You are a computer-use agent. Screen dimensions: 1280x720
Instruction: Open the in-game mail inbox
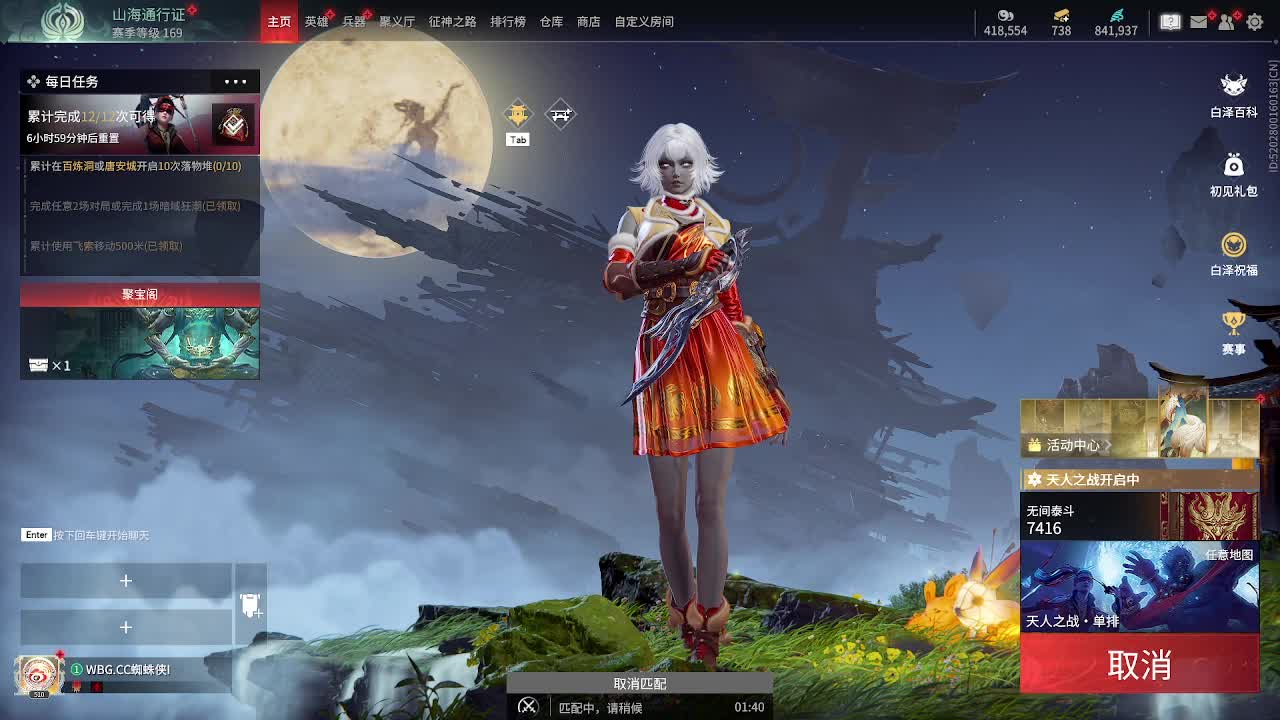pos(1199,20)
